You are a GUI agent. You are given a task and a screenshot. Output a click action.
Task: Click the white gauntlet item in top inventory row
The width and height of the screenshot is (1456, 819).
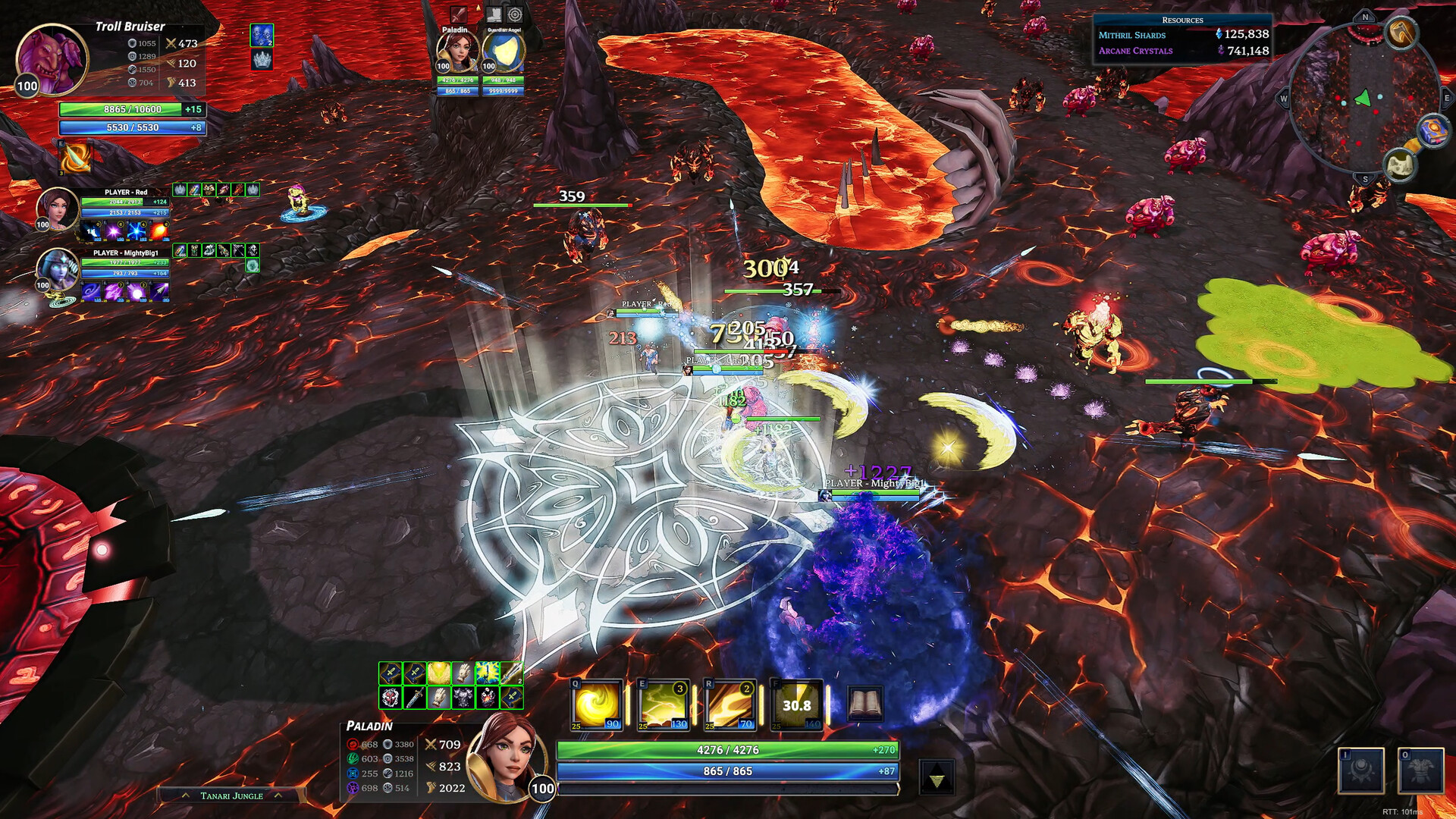463,673
